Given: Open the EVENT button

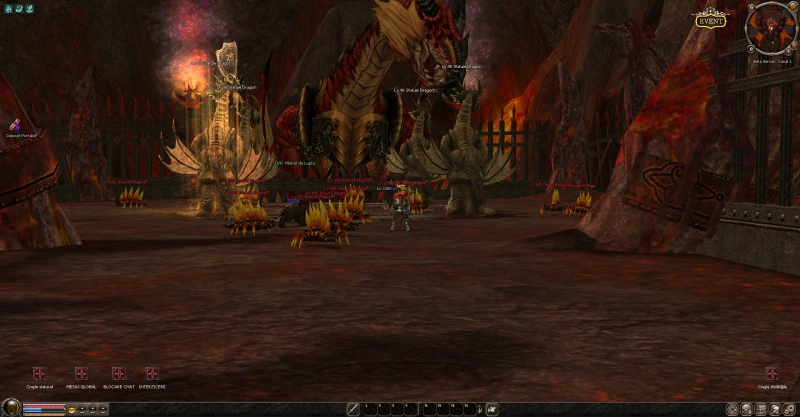Looking at the screenshot, I should click(x=709, y=20).
